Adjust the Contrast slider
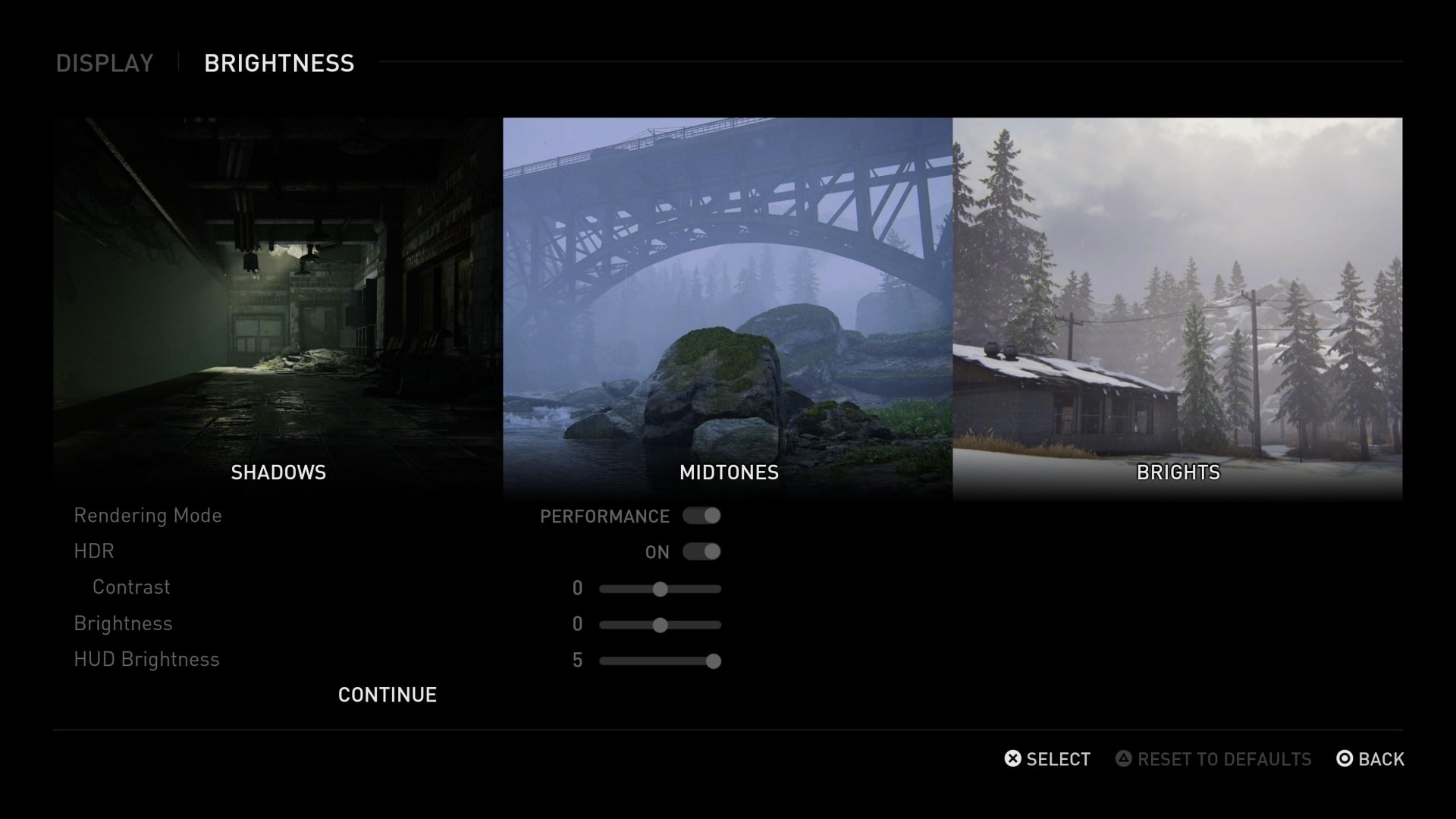The height and width of the screenshot is (819, 1456). coord(660,589)
